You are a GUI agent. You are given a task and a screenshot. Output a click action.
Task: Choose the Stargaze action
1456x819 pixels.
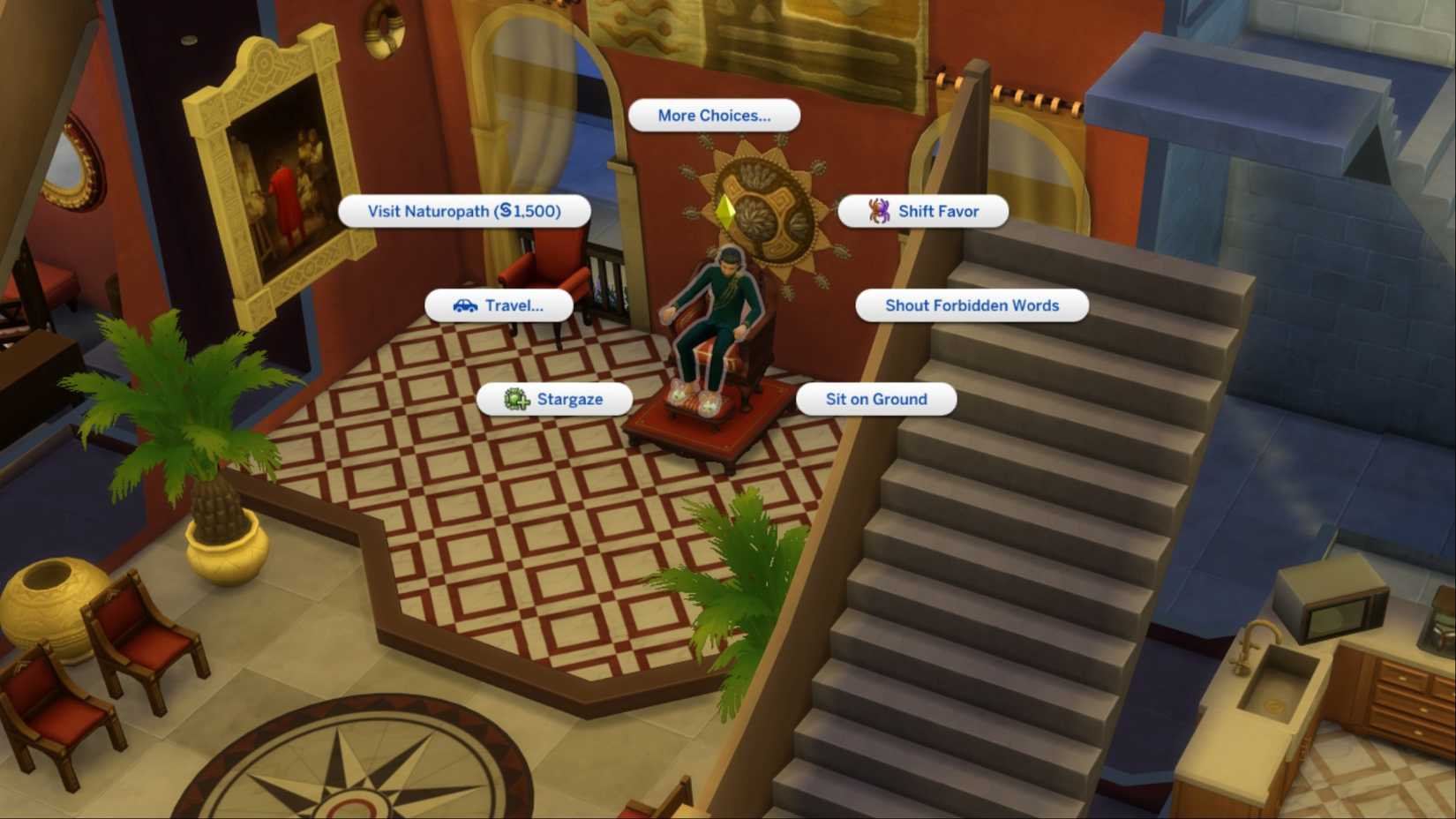tap(554, 399)
